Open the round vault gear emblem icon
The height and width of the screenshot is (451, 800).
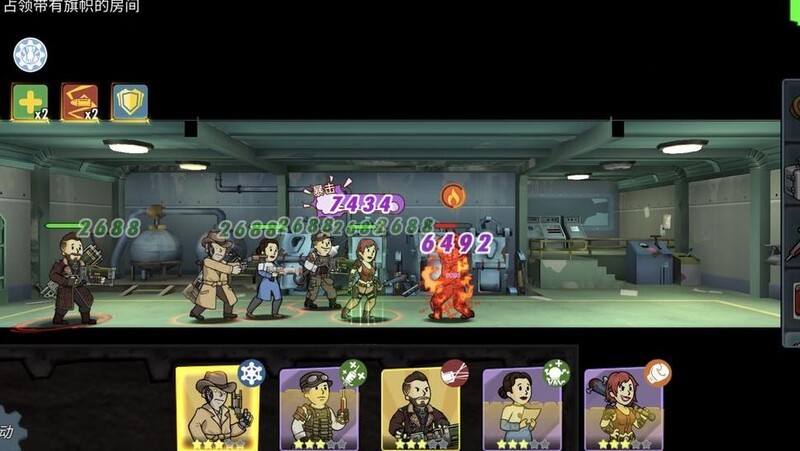point(31,54)
